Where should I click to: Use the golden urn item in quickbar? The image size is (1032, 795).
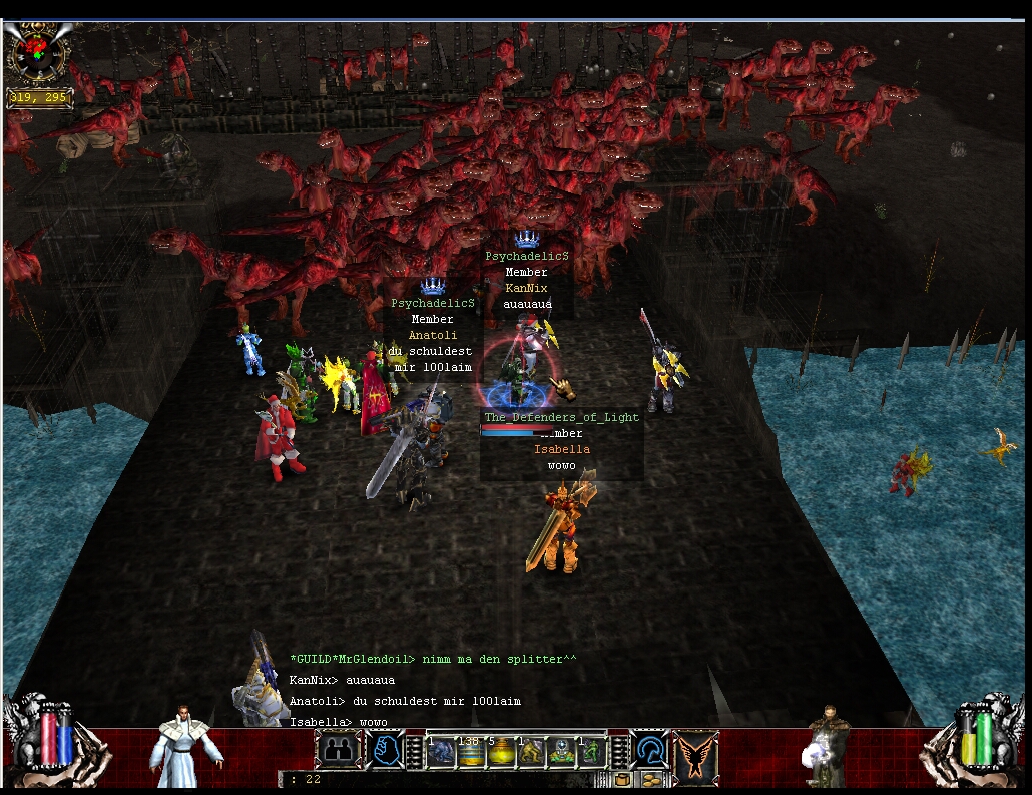tap(501, 752)
